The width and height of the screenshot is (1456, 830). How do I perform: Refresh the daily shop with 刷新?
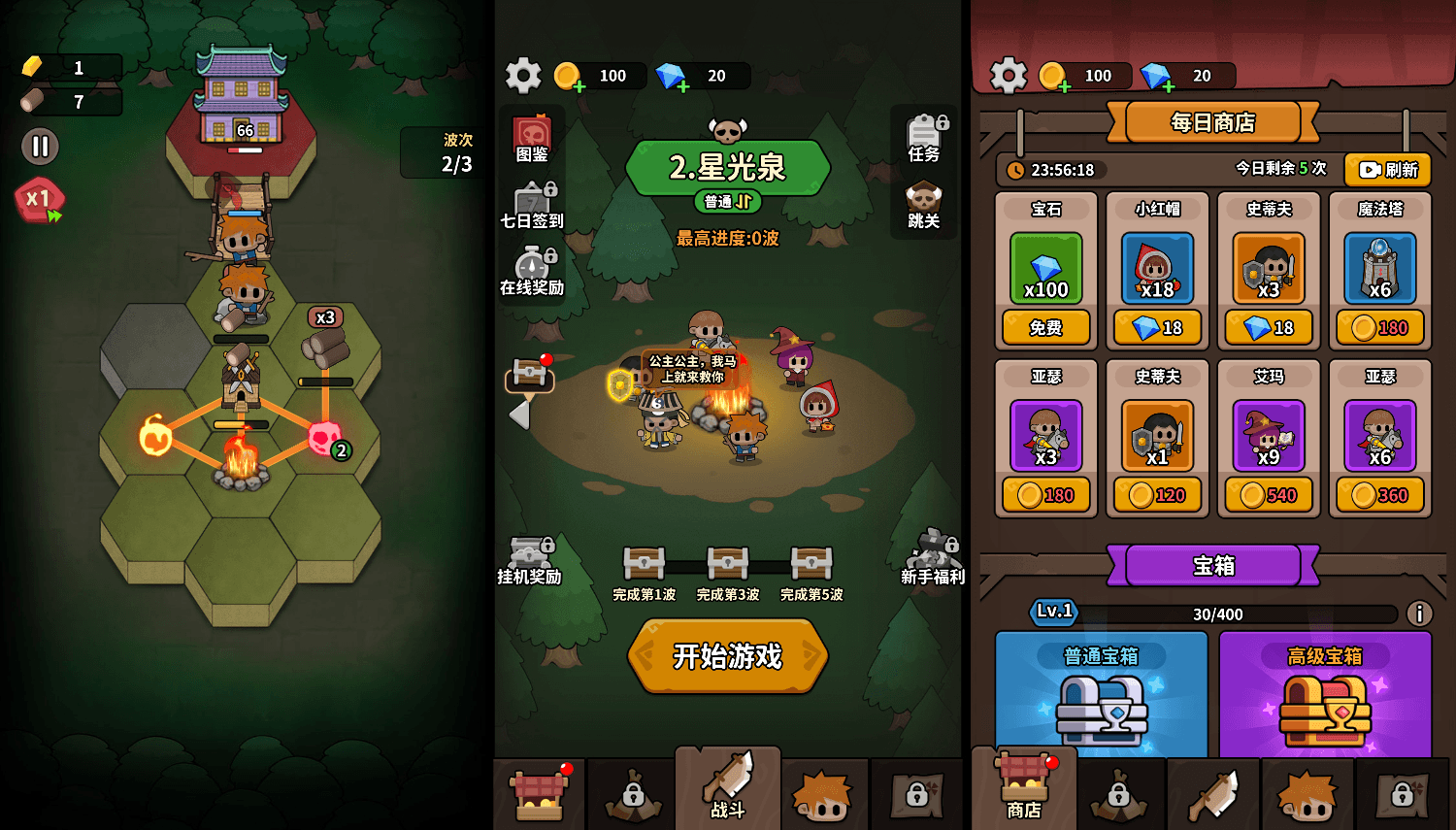click(1385, 170)
